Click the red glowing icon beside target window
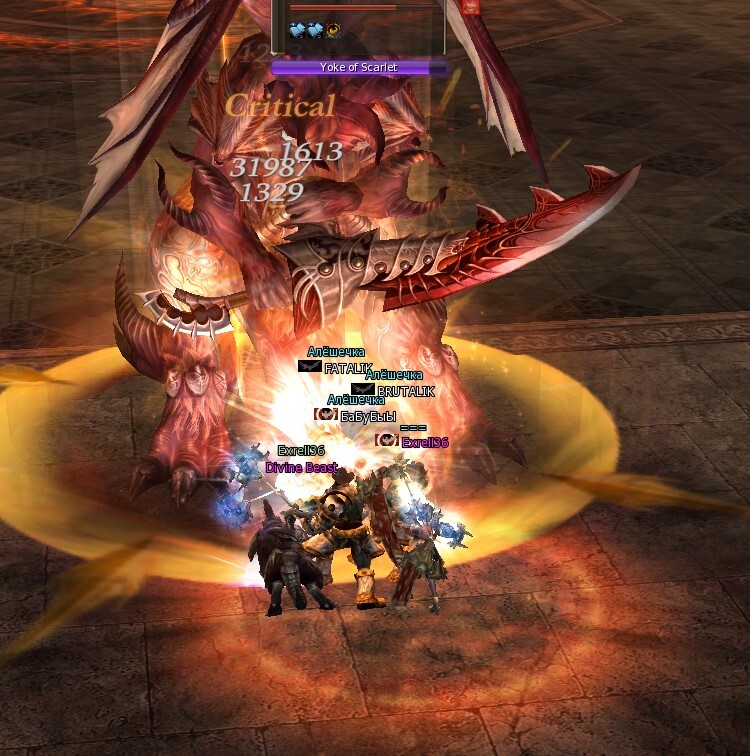The height and width of the screenshot is (756, 750). tap(471, 7)
